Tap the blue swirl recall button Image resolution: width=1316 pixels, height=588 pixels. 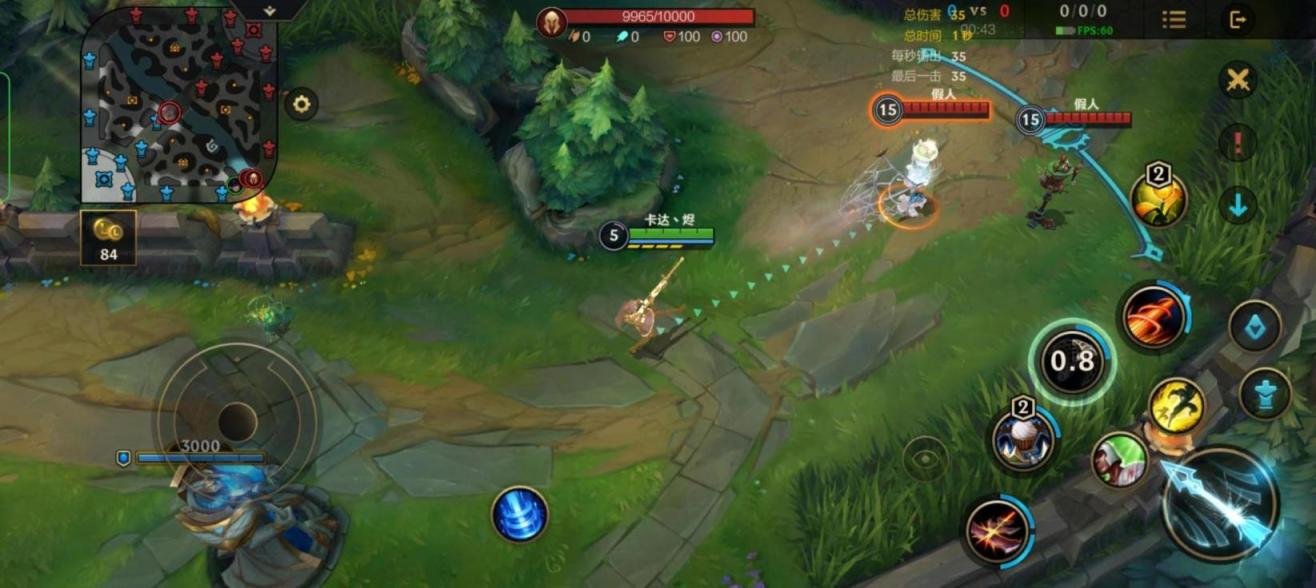click(x=520, y=514)
